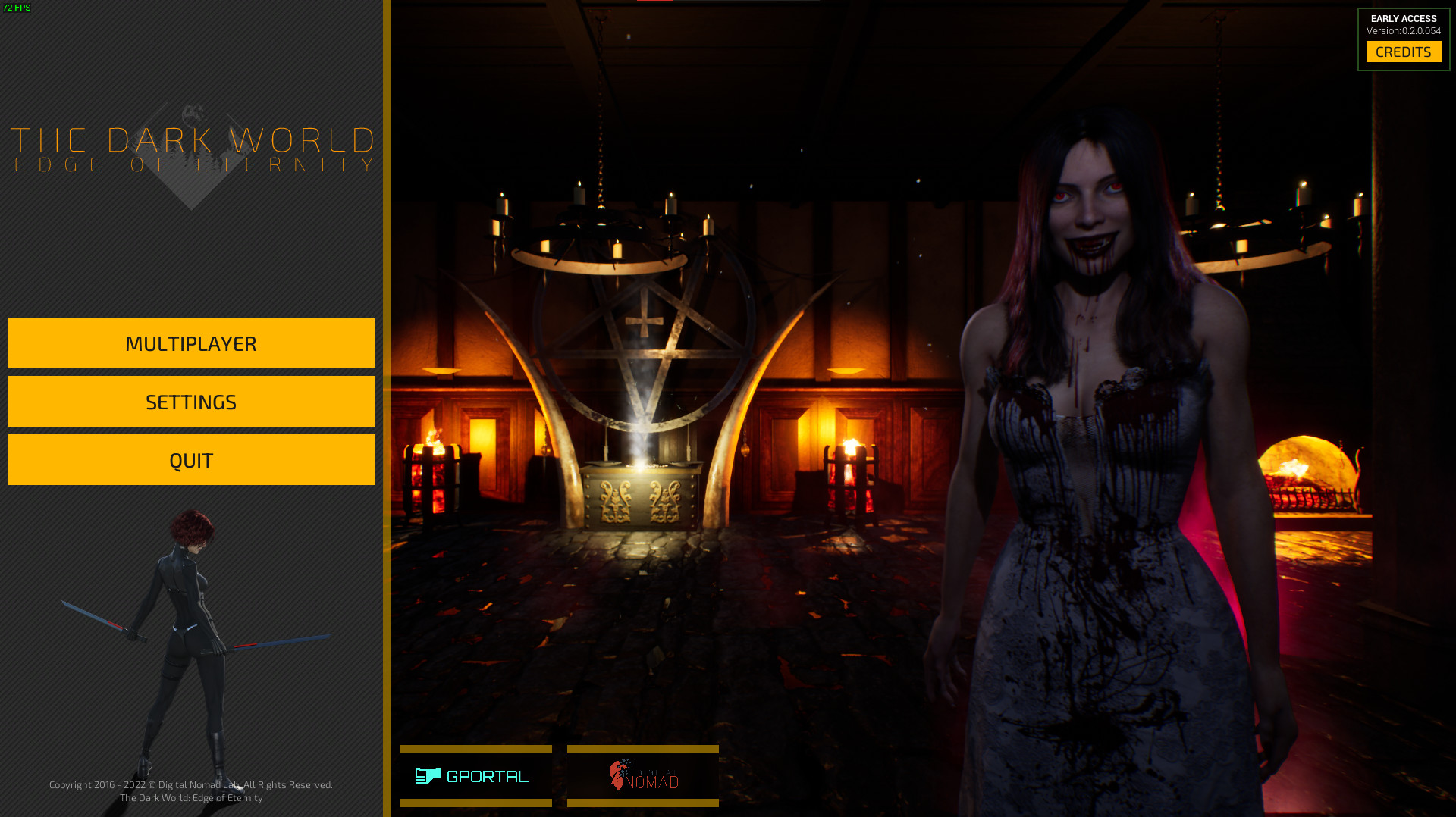Quit the game
The image size is (1456, 817).
point(191,460)
